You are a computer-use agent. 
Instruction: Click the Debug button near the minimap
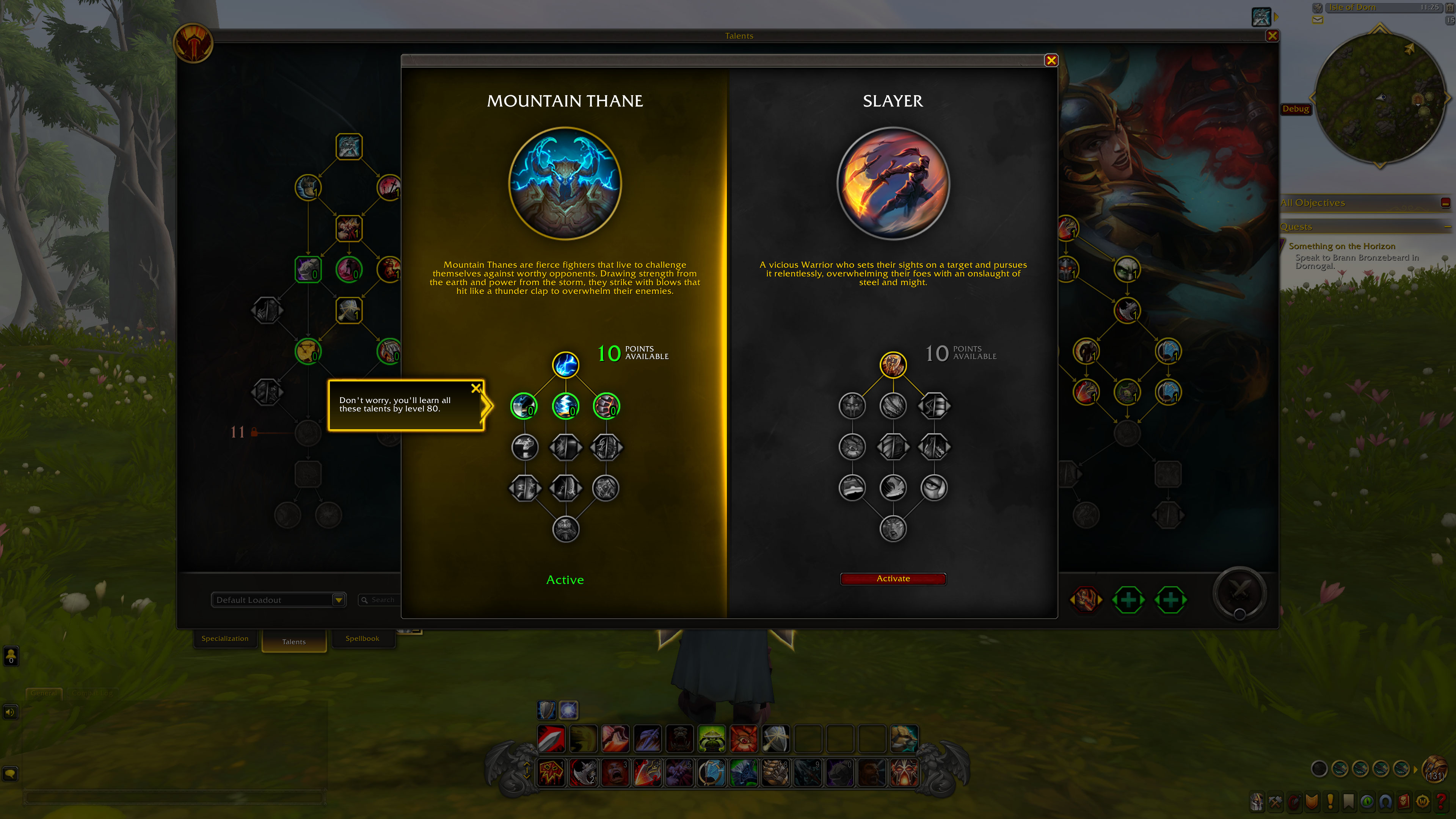[1296, 108]
